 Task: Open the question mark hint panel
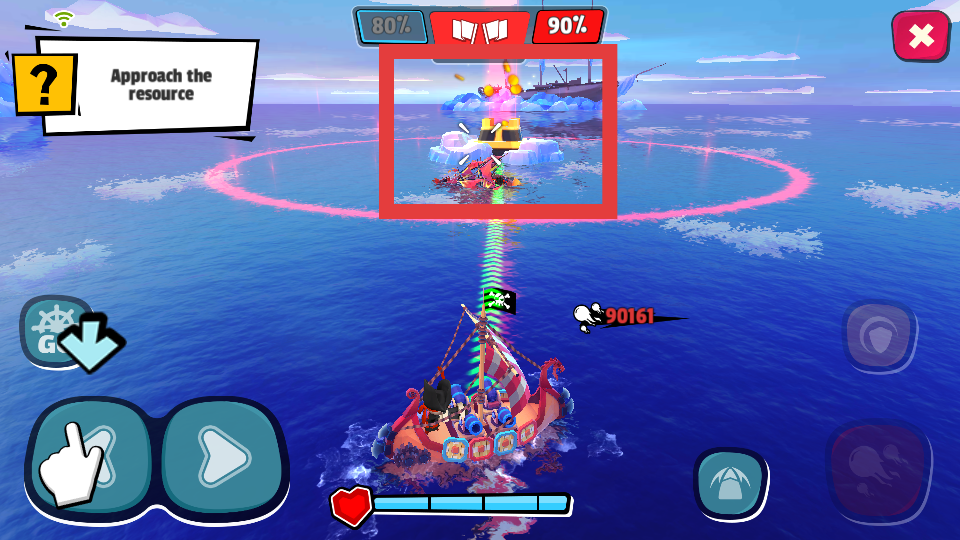point(45,84)
